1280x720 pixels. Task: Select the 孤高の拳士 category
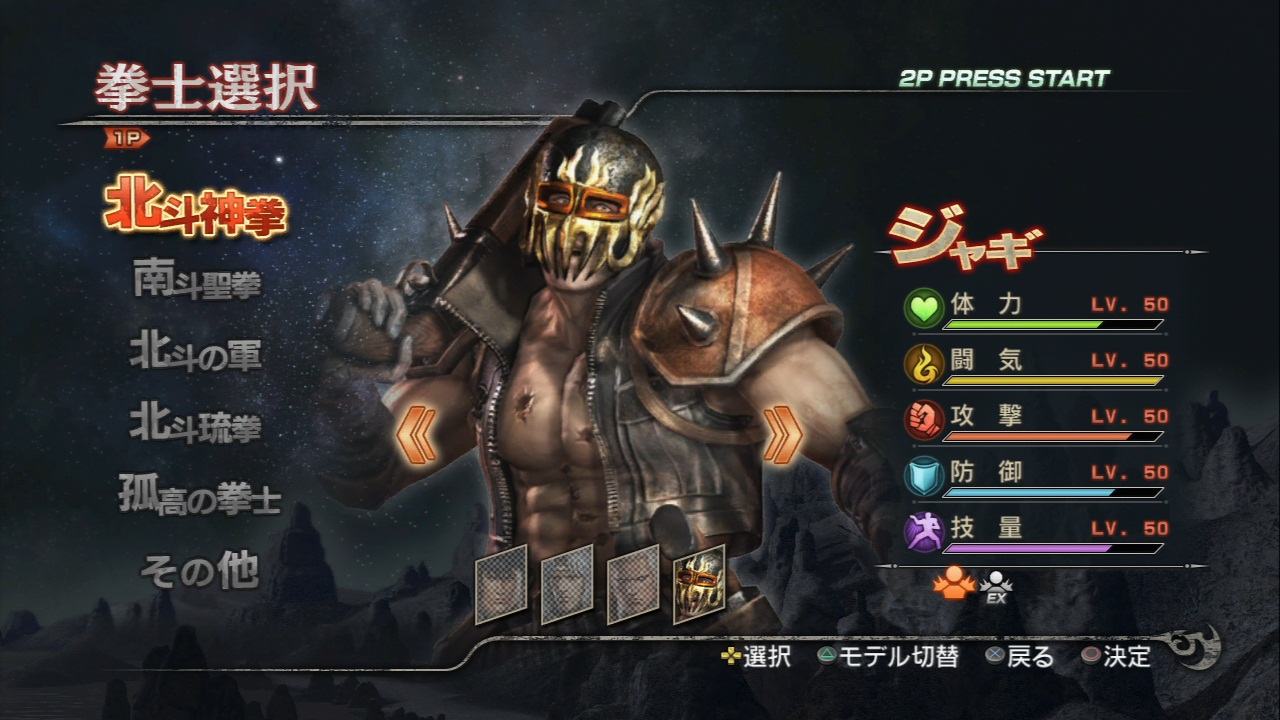(x=200, y=497)
